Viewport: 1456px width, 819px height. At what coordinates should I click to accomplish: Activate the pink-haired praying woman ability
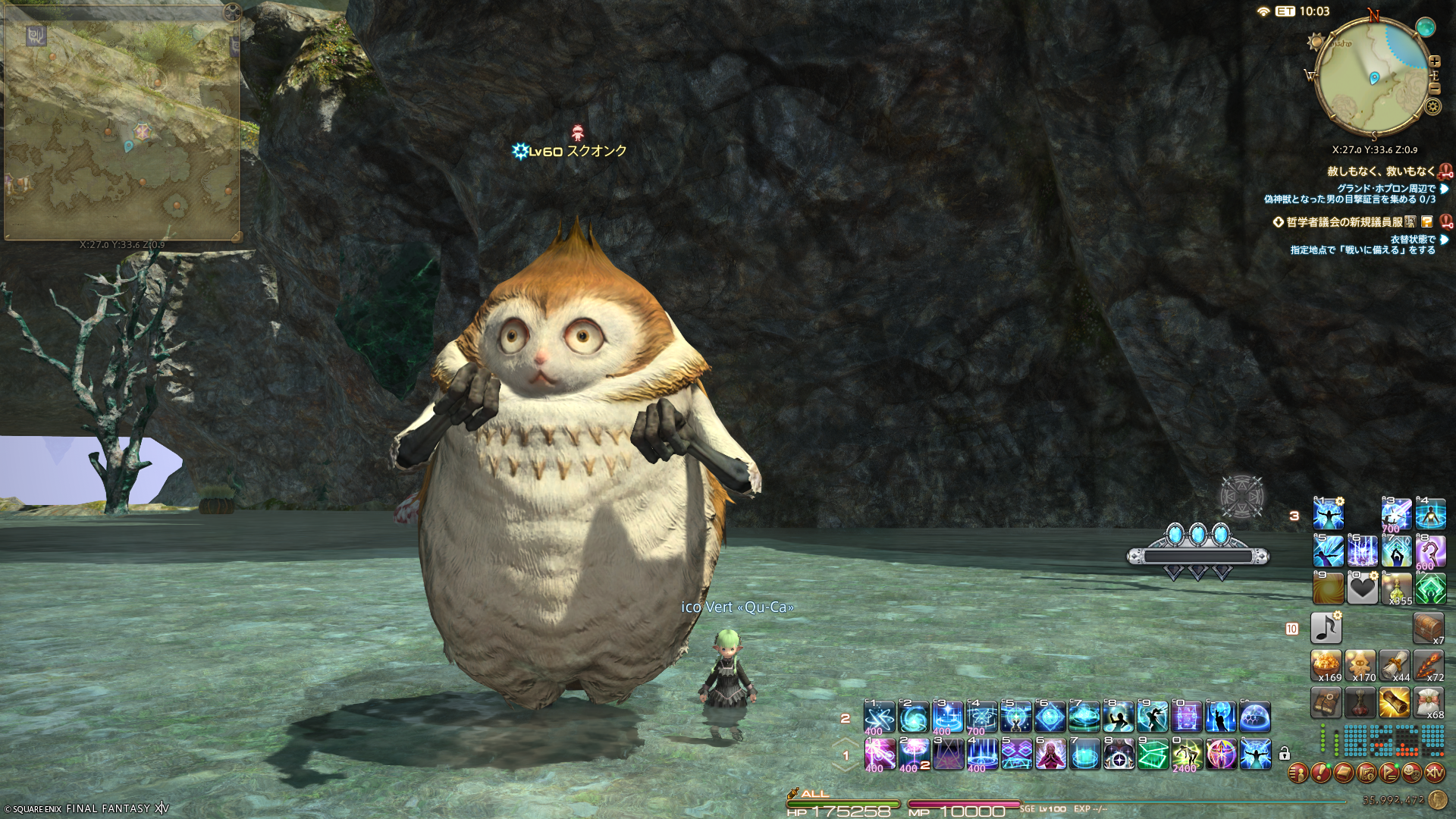coord(1051,755)
